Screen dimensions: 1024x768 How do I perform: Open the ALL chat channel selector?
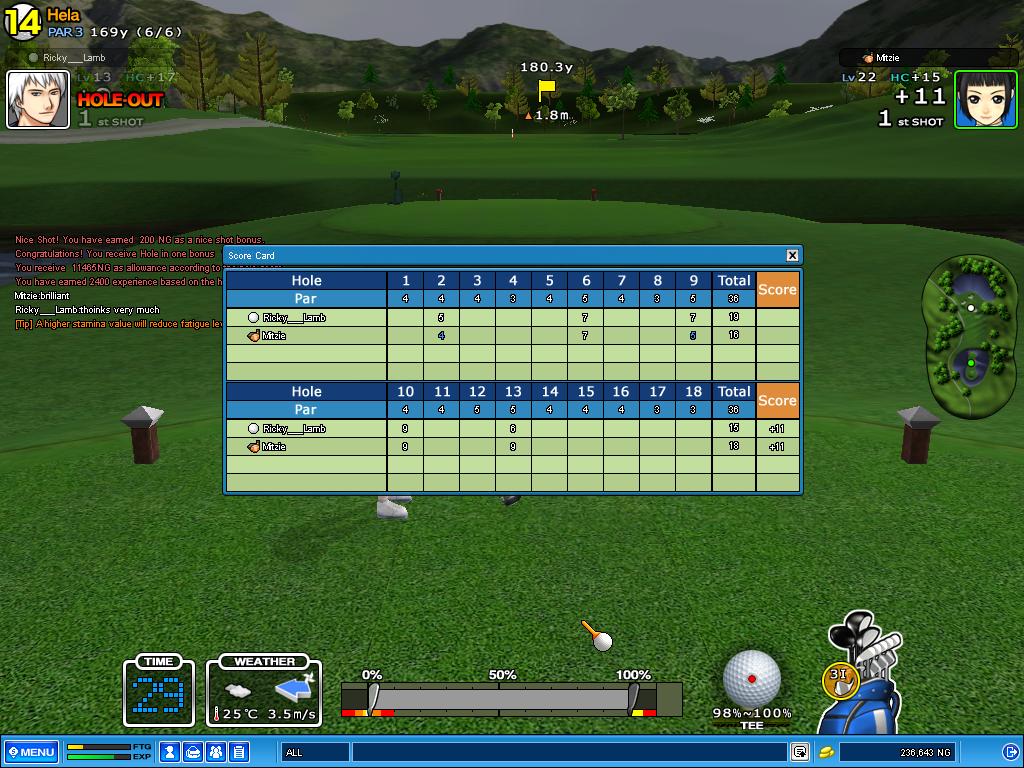316,752
